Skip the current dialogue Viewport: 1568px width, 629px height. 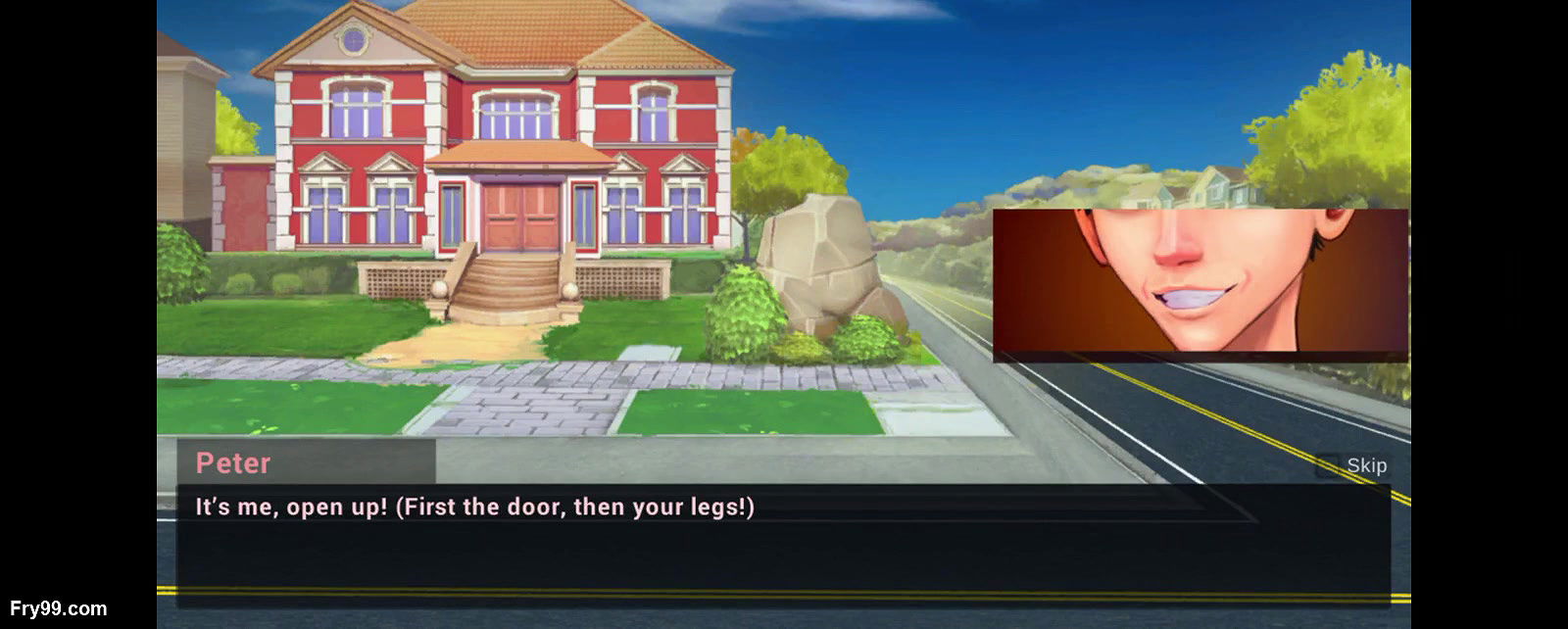[1353, 465]
